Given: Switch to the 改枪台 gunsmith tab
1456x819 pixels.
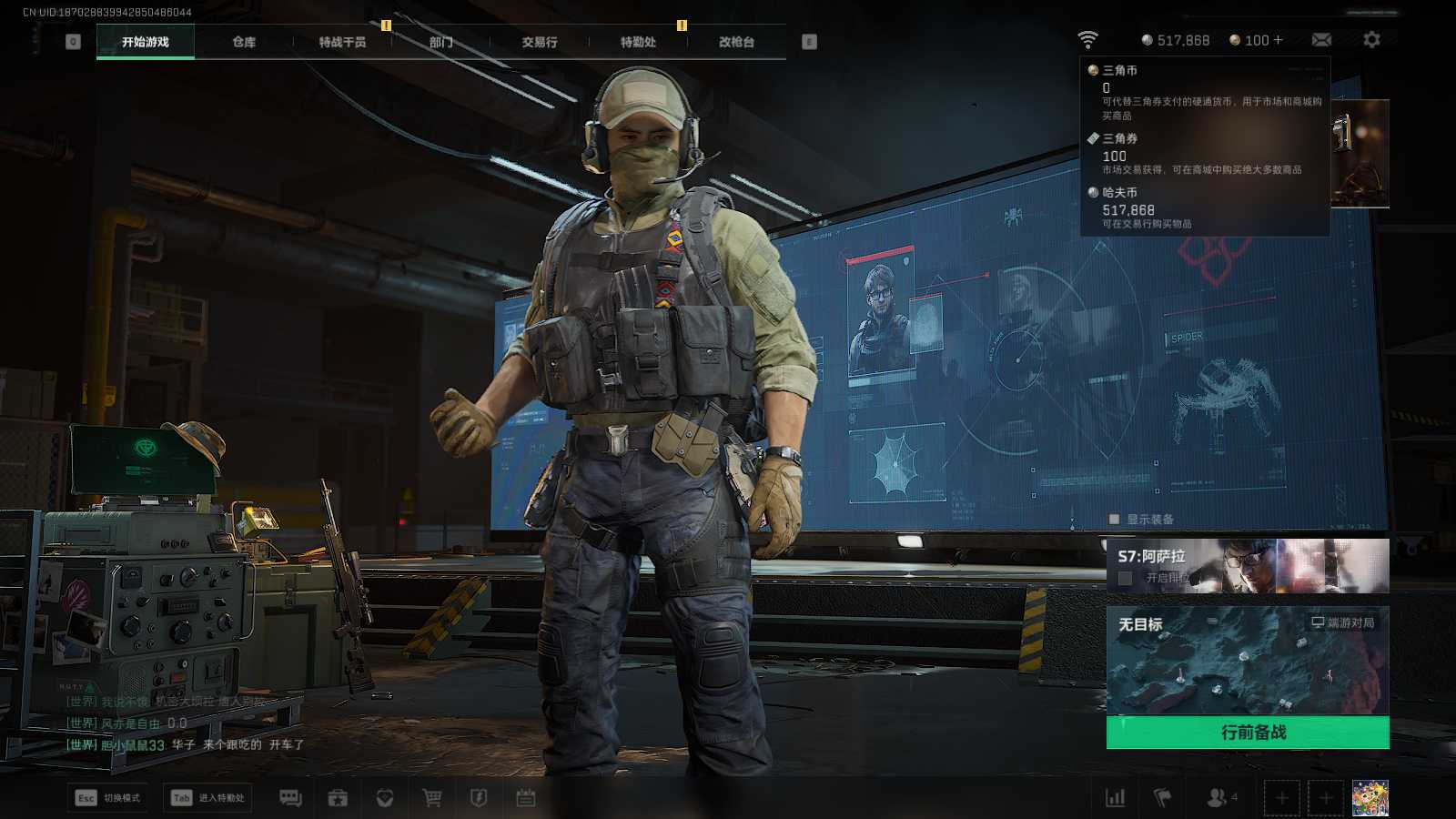Looking at the screenshot, I should coord(736,42).
